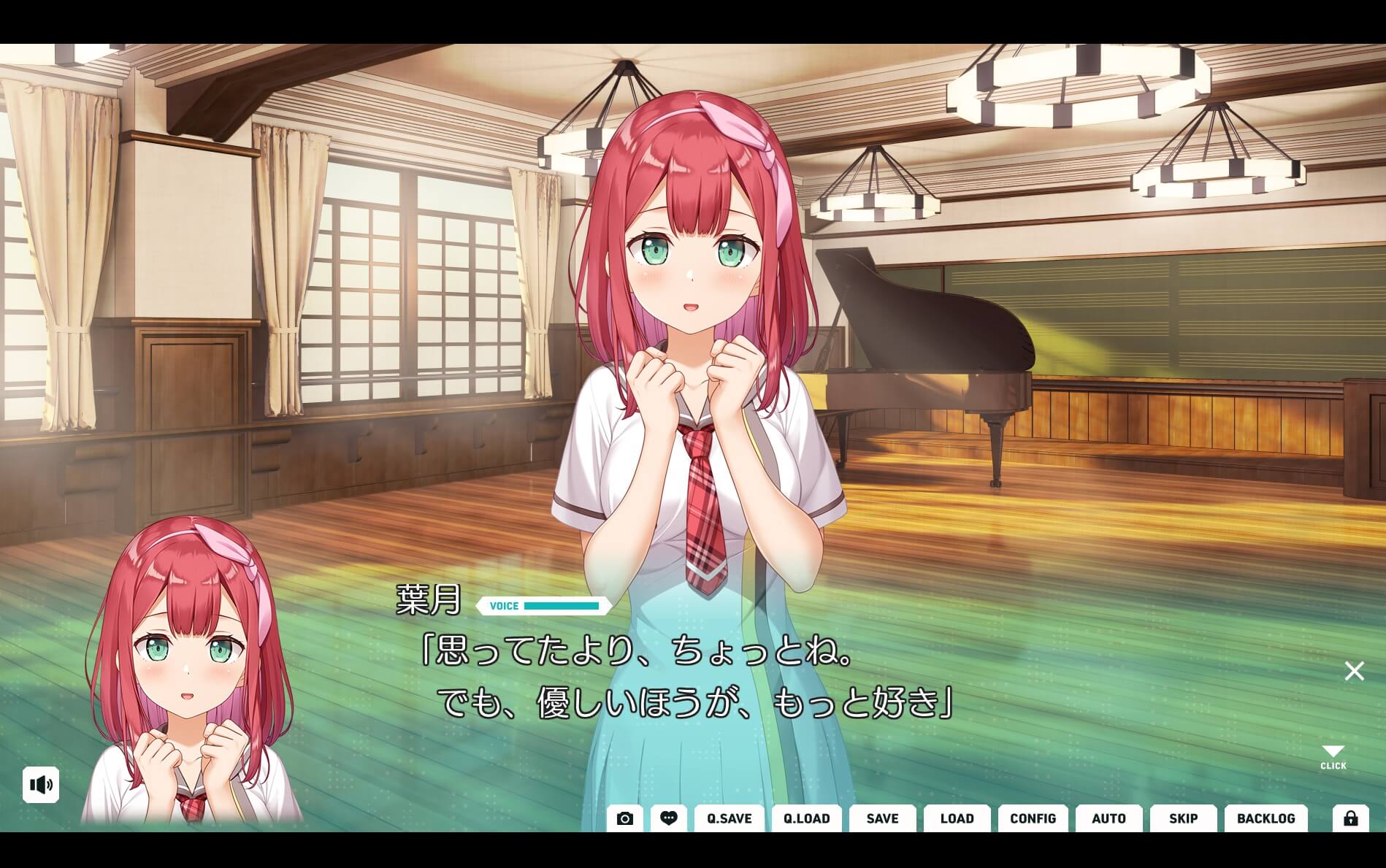The width and height of the screenshot is (1386, 868).
Task: Replay the voice line via speaker icon
Action: pyautogui.click(x=42, y=786)
